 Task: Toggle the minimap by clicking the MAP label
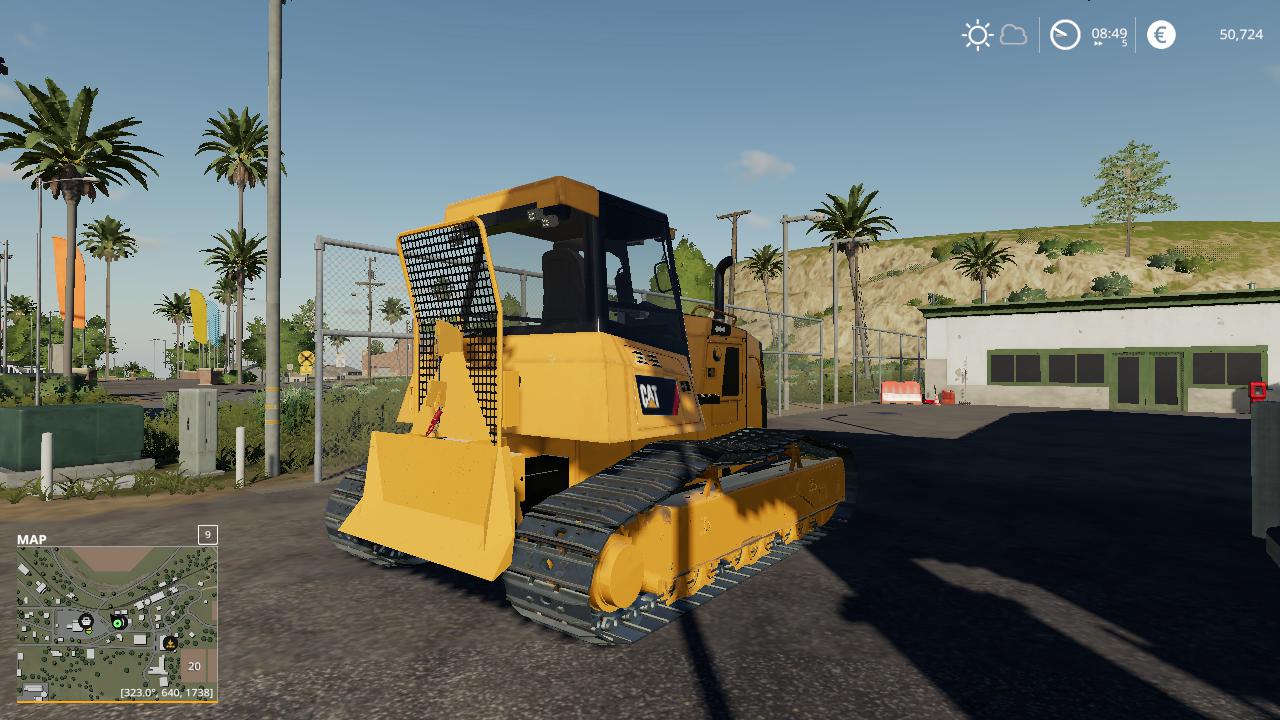pyautogui.click(x=31, y=538)
